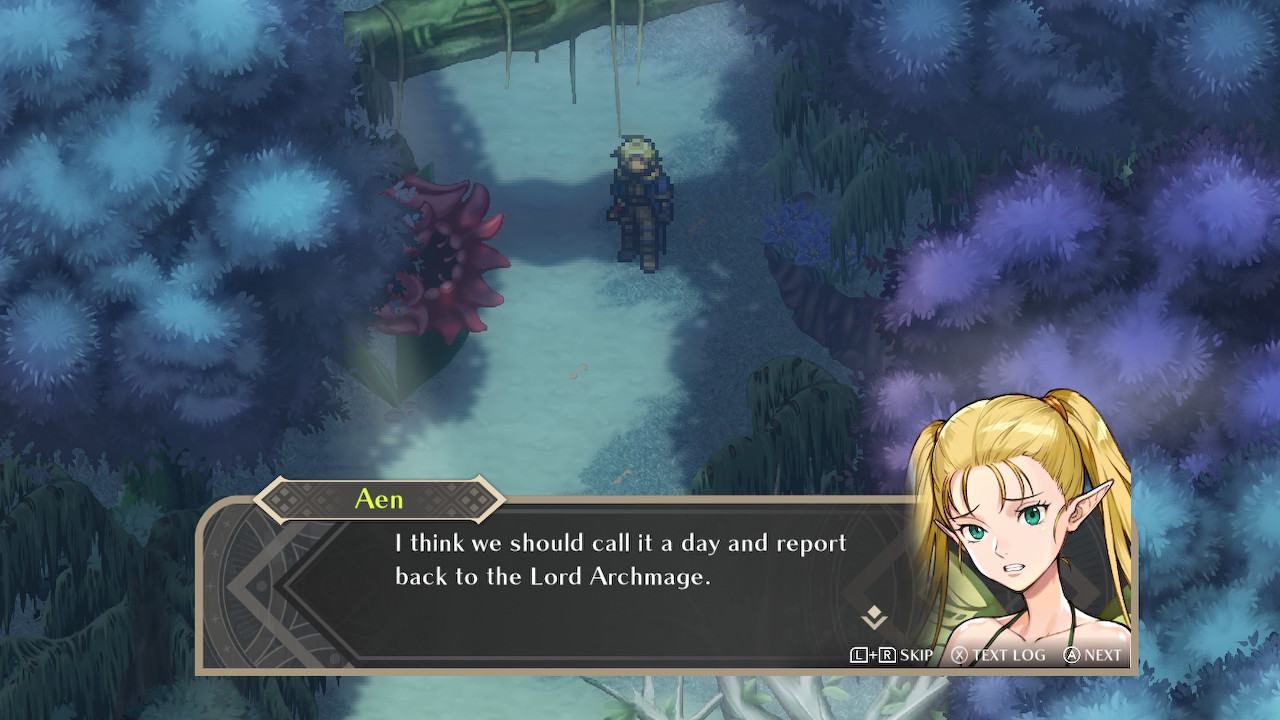Advance Aen's dialogue text box
1280x720 pixels.
1093,655
